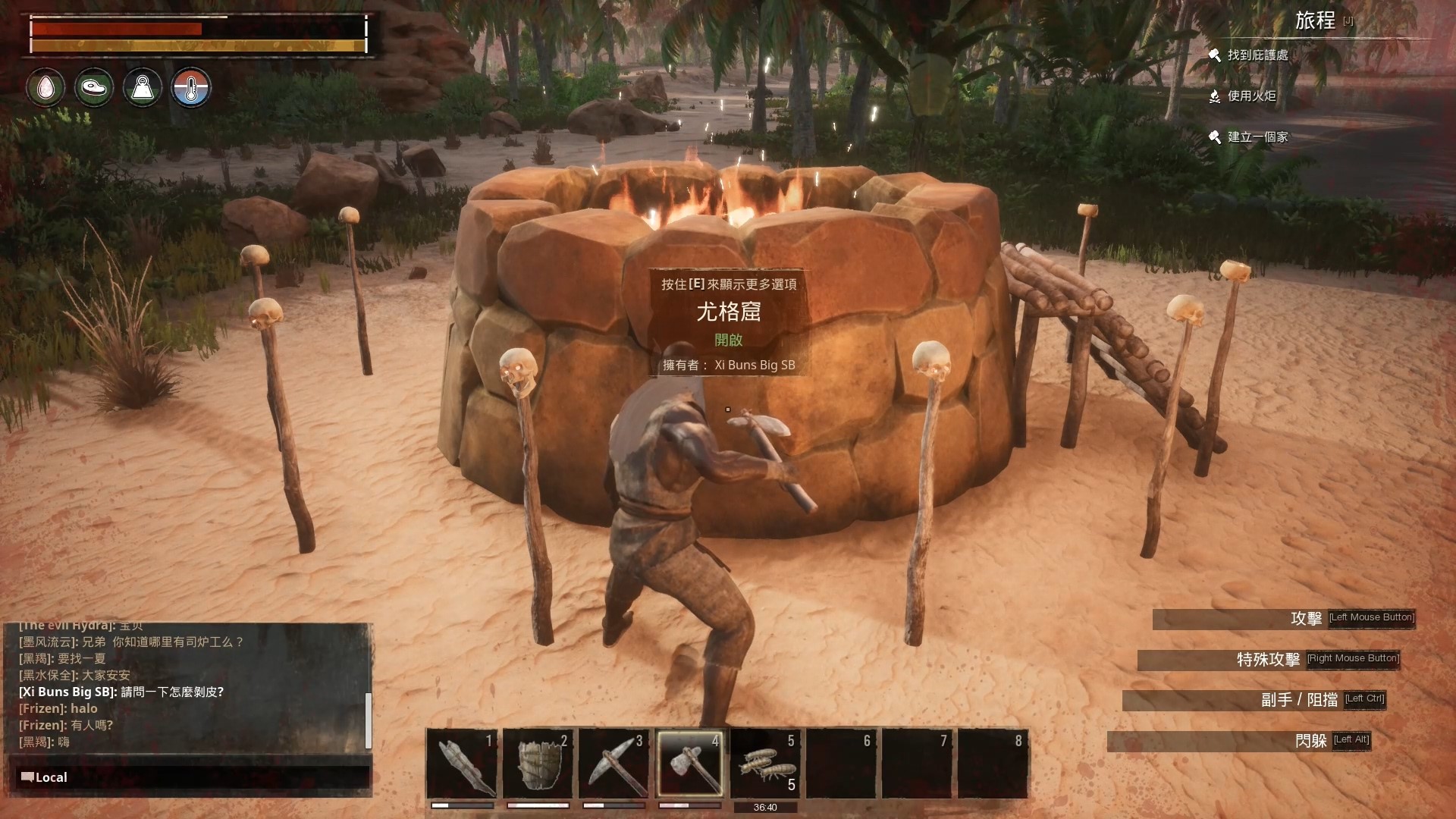Viewport: 1456px width, 819px height.
Task: Select the 使用火炬 journey step
Action: coord(1251,96)
